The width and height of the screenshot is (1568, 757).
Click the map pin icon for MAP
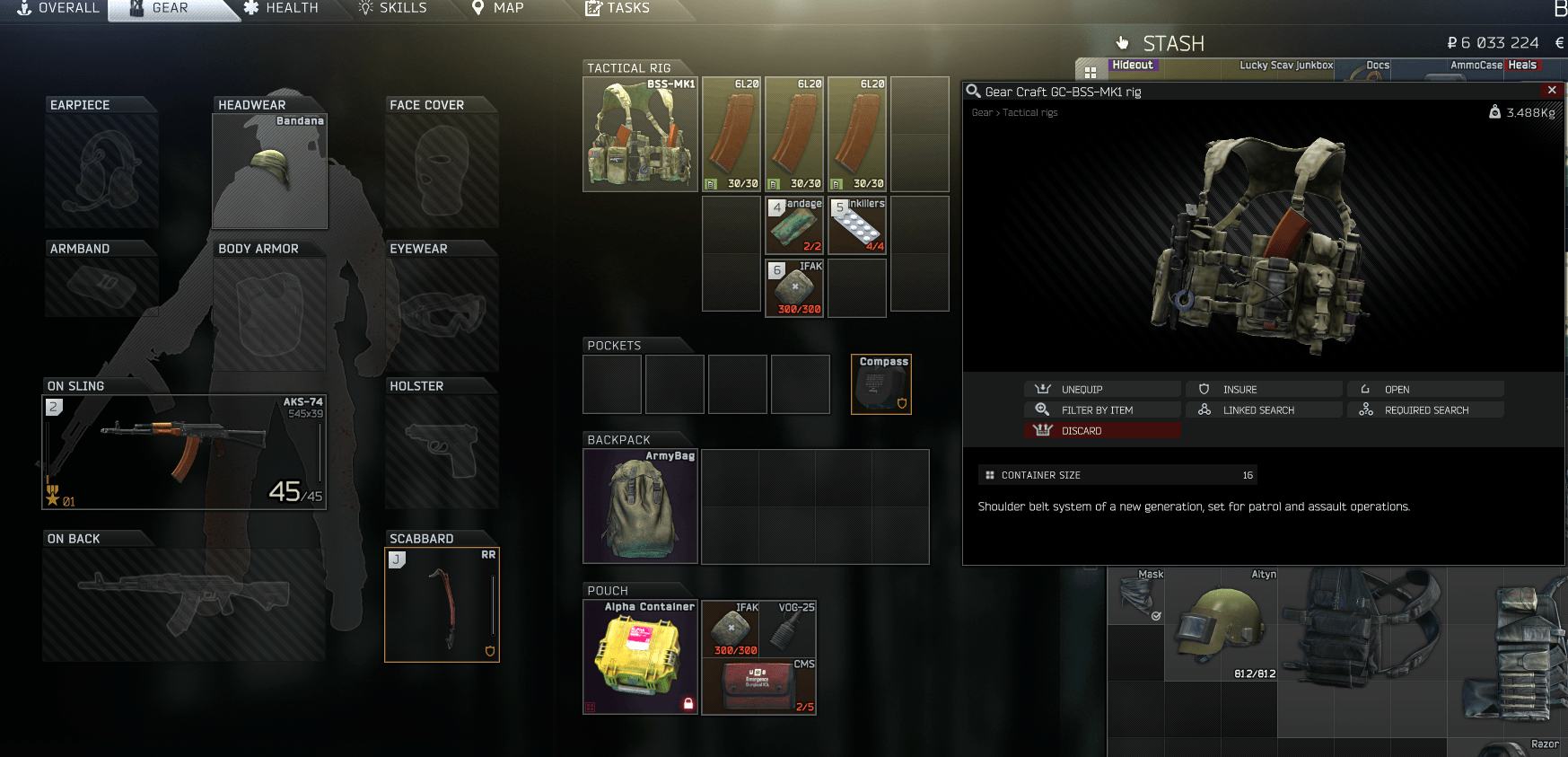tap(478, 7)
